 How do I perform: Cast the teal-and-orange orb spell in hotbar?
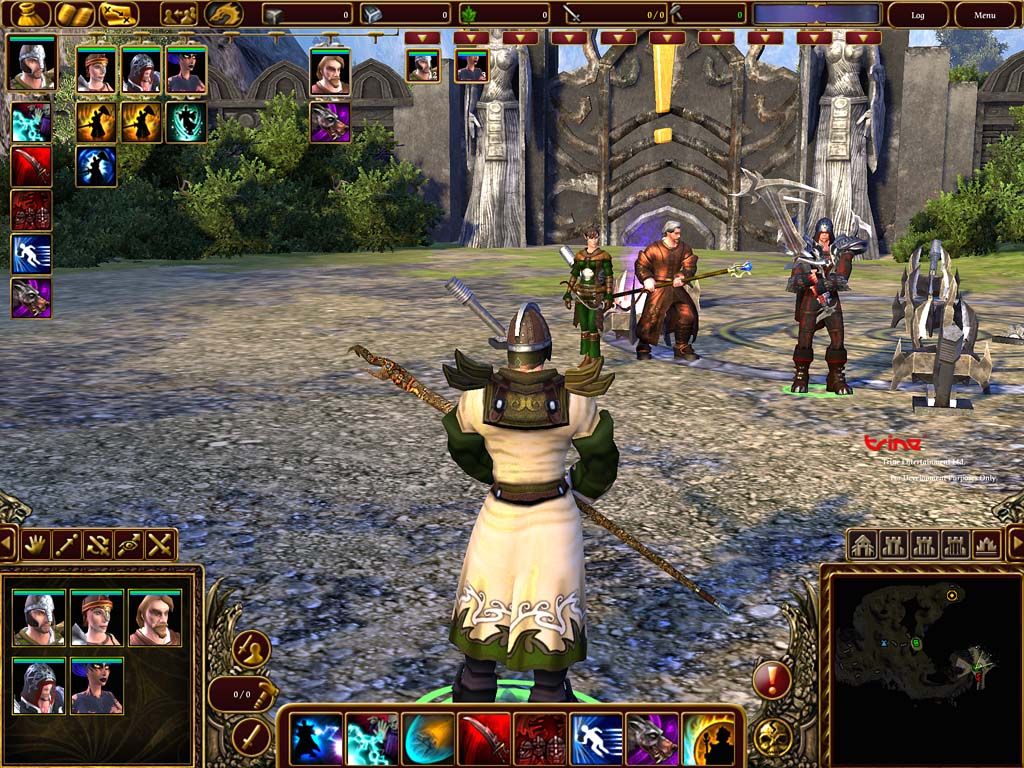(x=428, y=740)
